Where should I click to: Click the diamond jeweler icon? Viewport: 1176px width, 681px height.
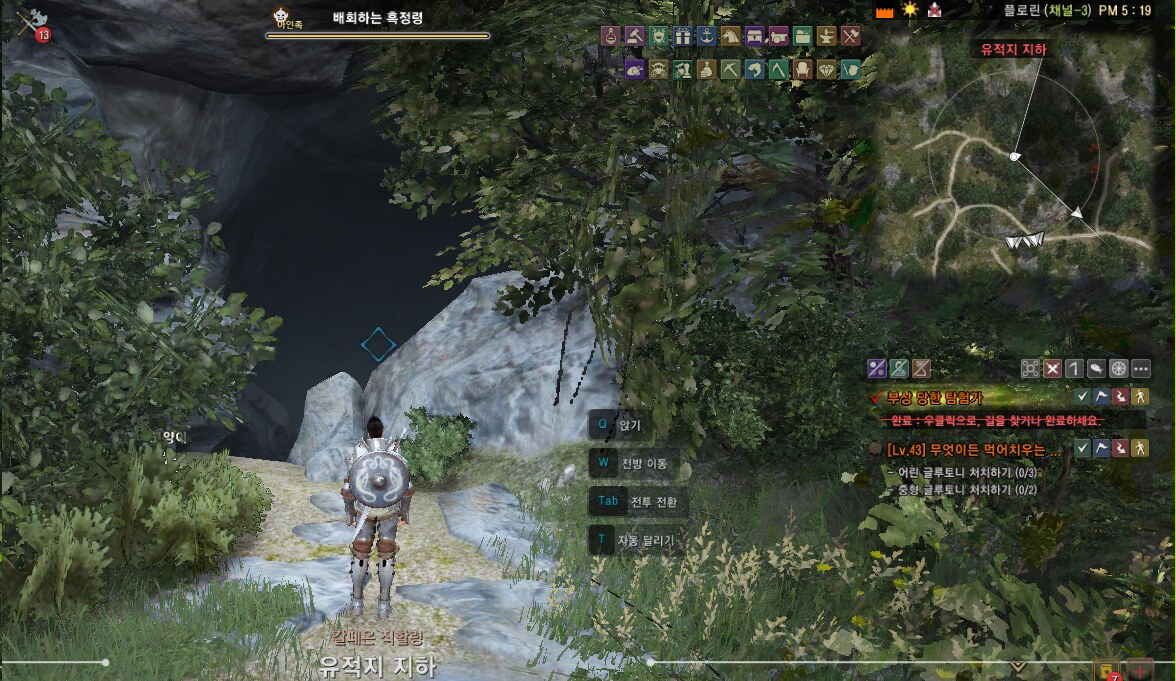826,69
